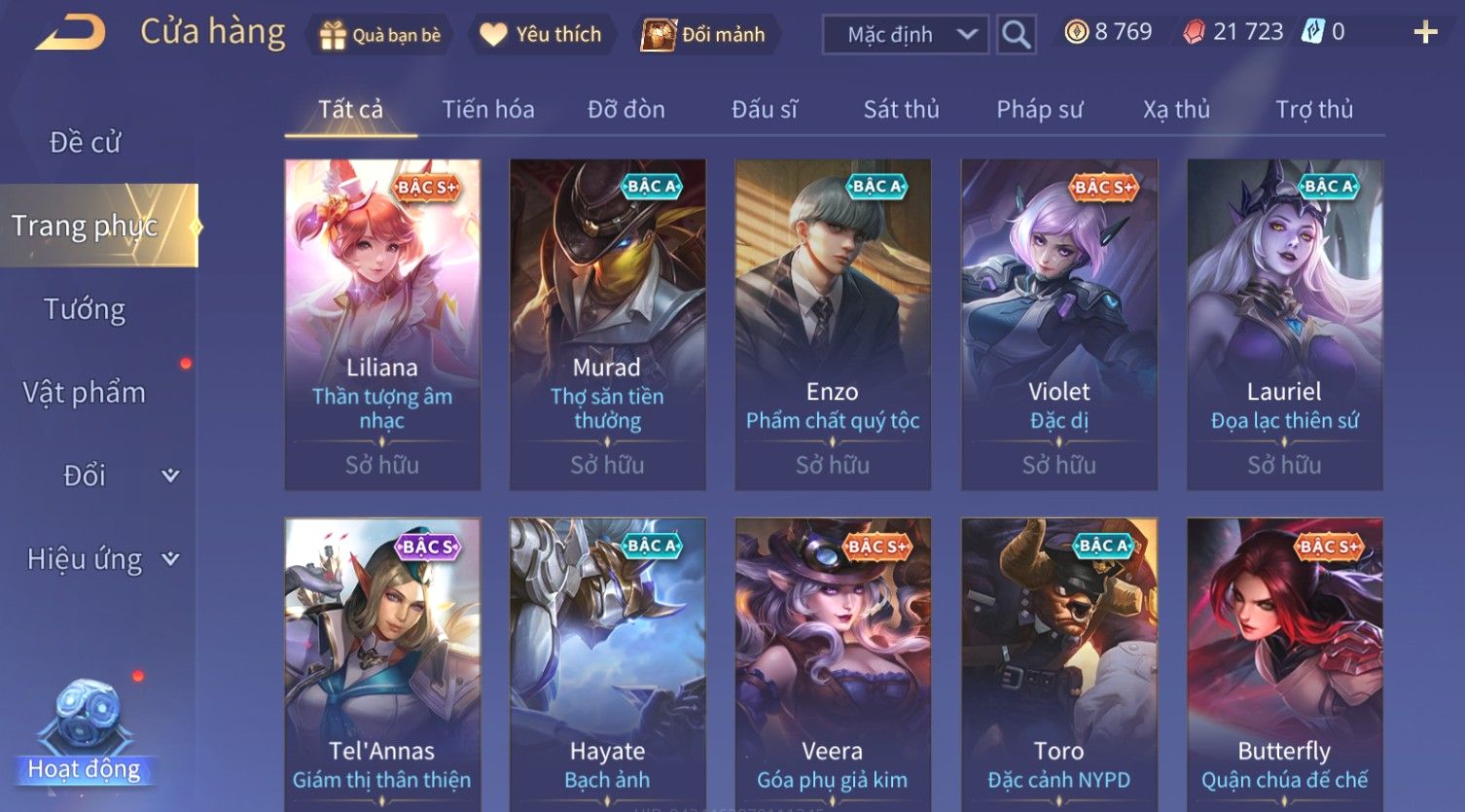Open the Tướng heroes section
This screenshot has height=812, width=1465.
pyautogui.click(x=85, y=309)
